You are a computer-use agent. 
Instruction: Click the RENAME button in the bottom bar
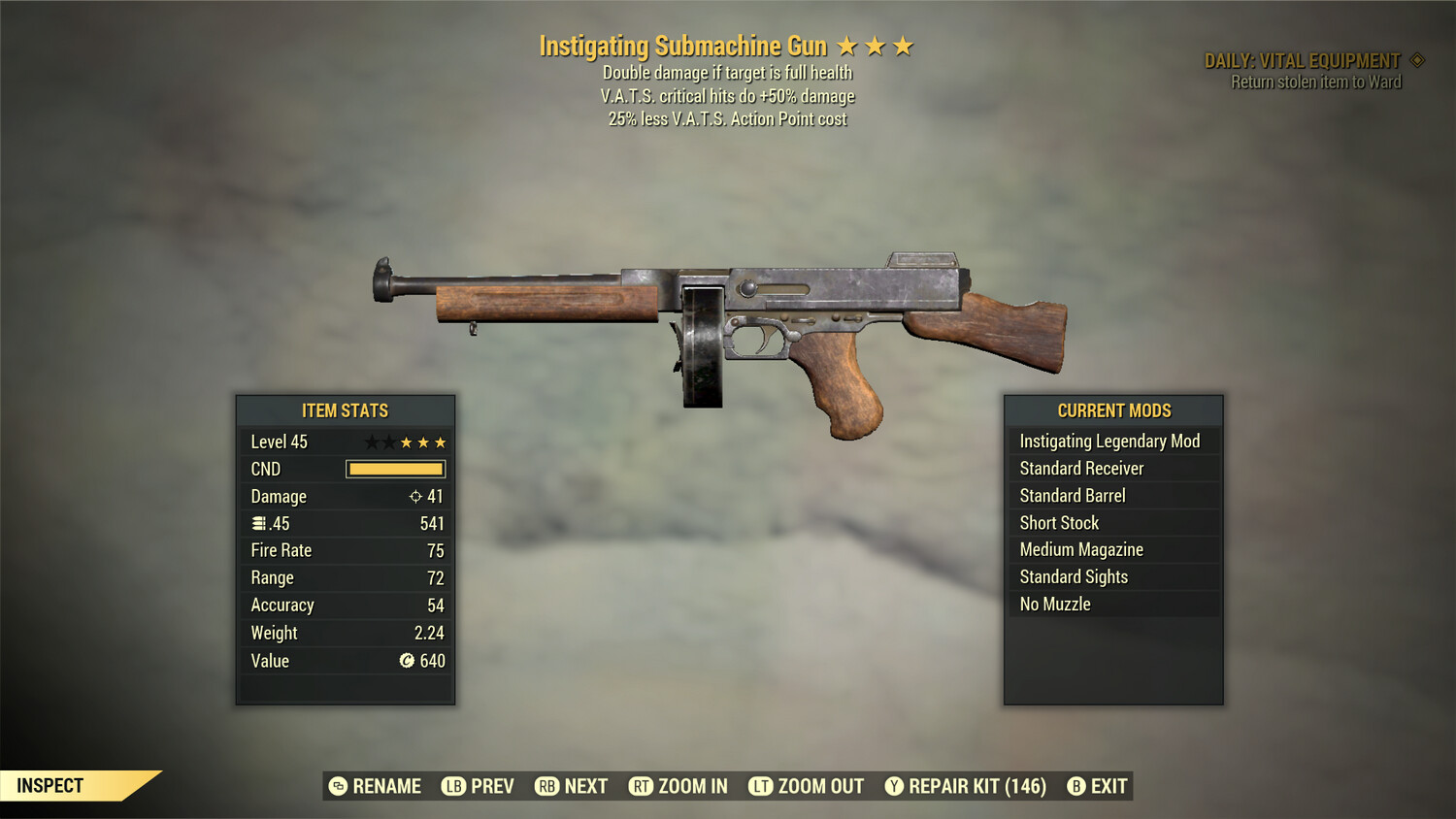(386, 786)
